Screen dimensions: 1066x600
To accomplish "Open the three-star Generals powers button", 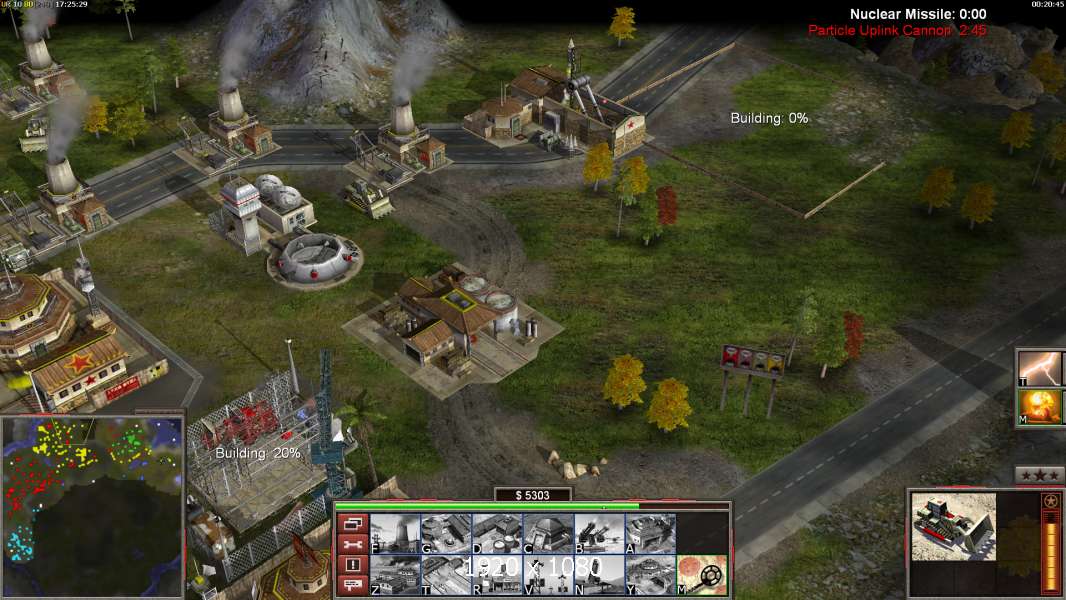I will coord(1039,475).
